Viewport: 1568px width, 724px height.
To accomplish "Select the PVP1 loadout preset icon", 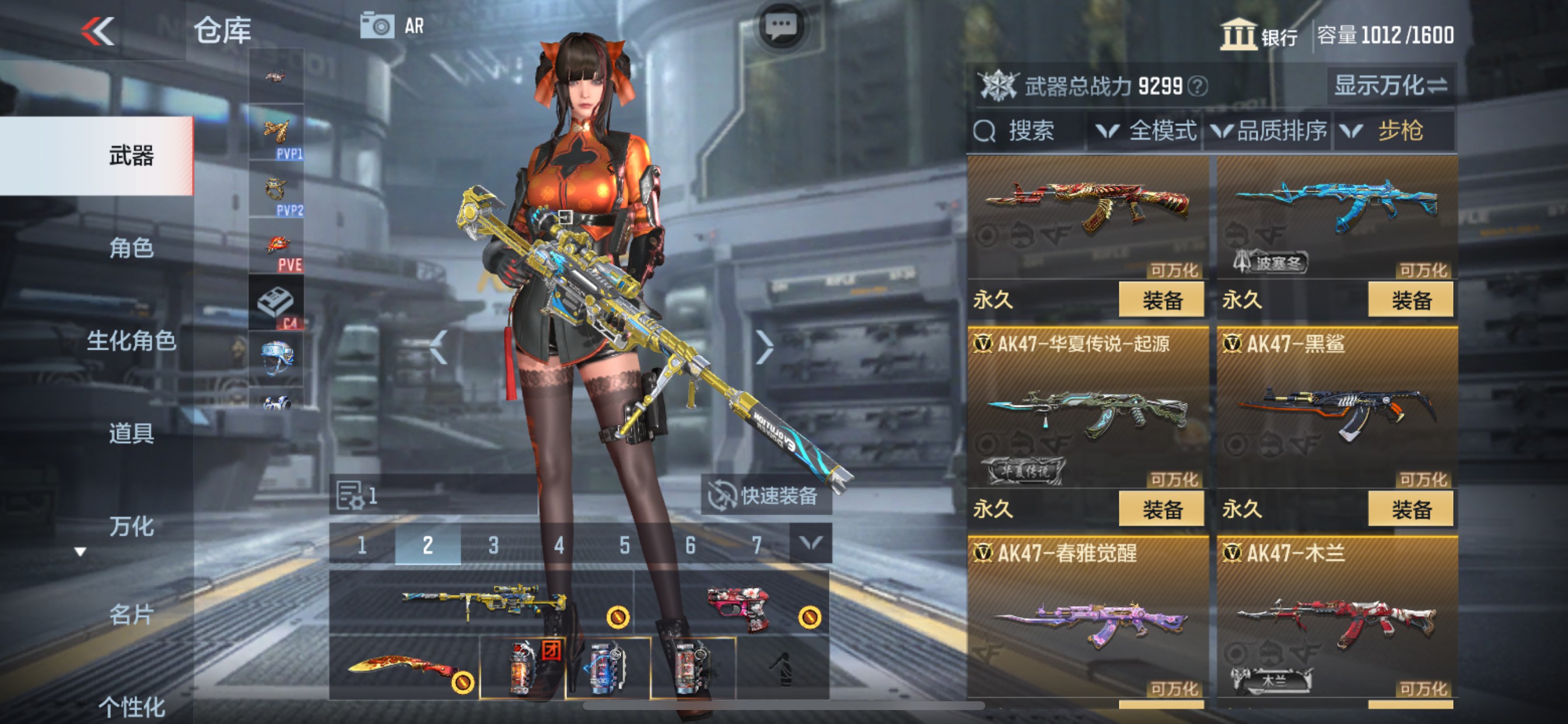I will click(x=277, y=135).
